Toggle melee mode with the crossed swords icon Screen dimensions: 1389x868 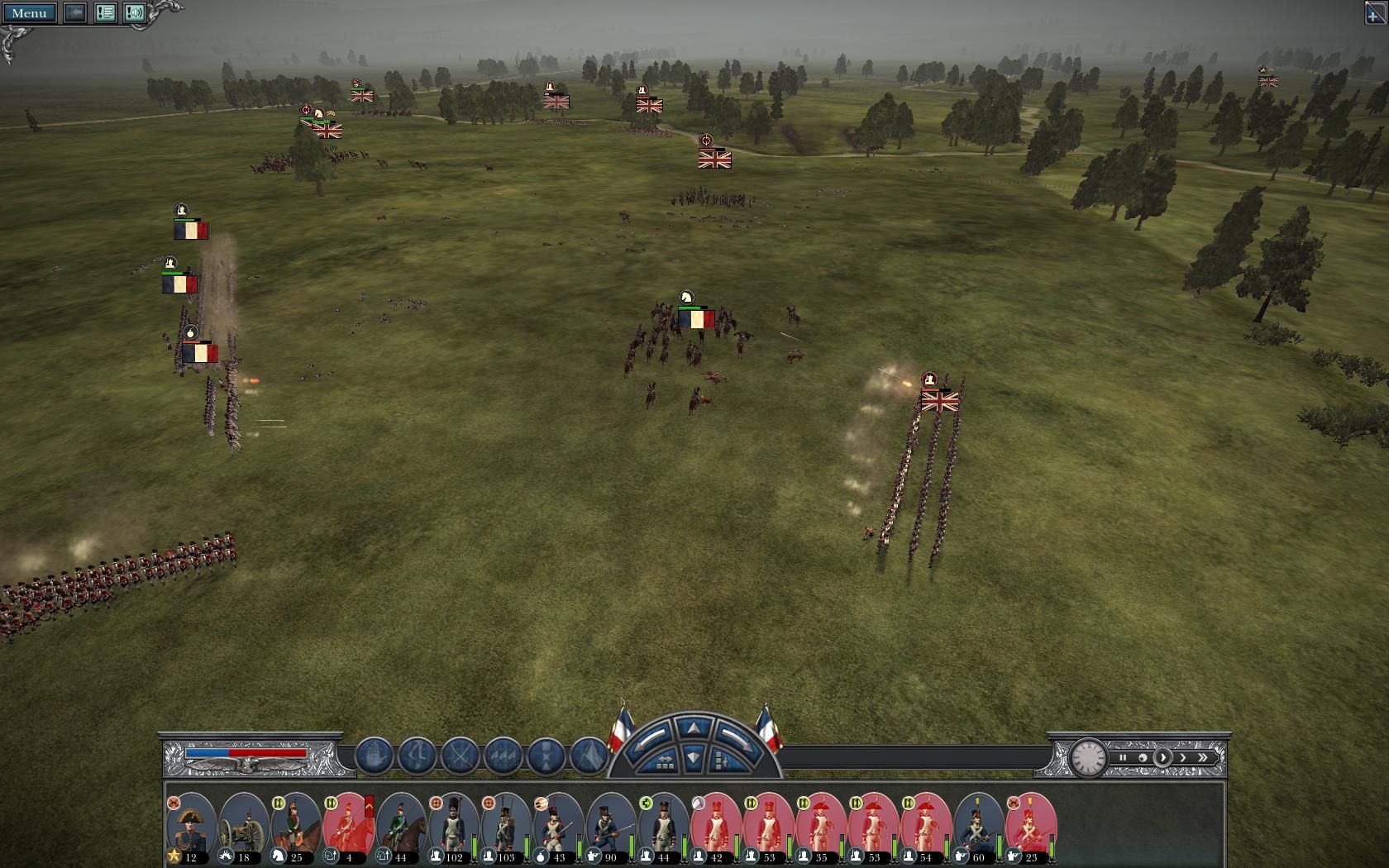tap(460, 756)
